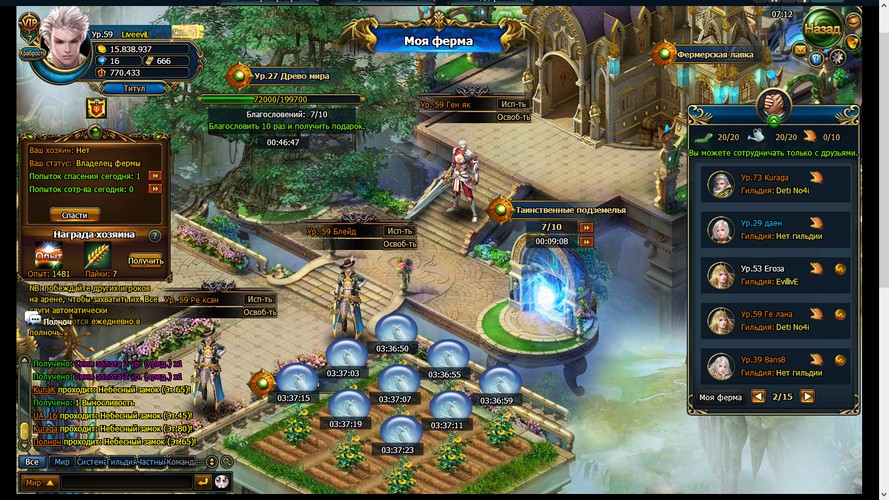Click the green Назад back button
The image size is (889, 500).
pos(824,26)
